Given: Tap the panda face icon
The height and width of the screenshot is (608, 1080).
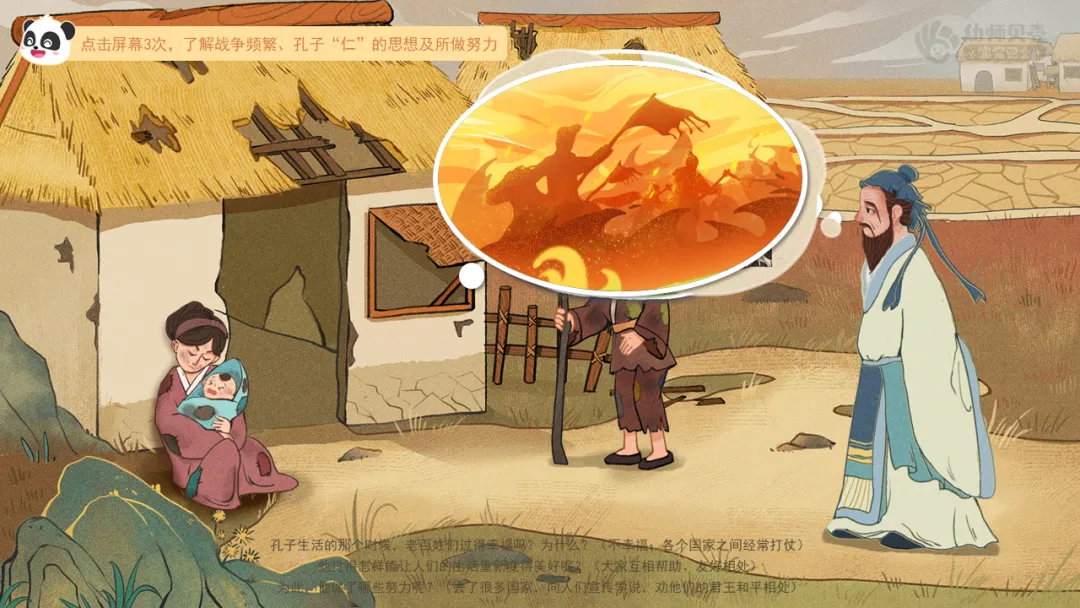Looking at the screenshot, I should [46, 41].
